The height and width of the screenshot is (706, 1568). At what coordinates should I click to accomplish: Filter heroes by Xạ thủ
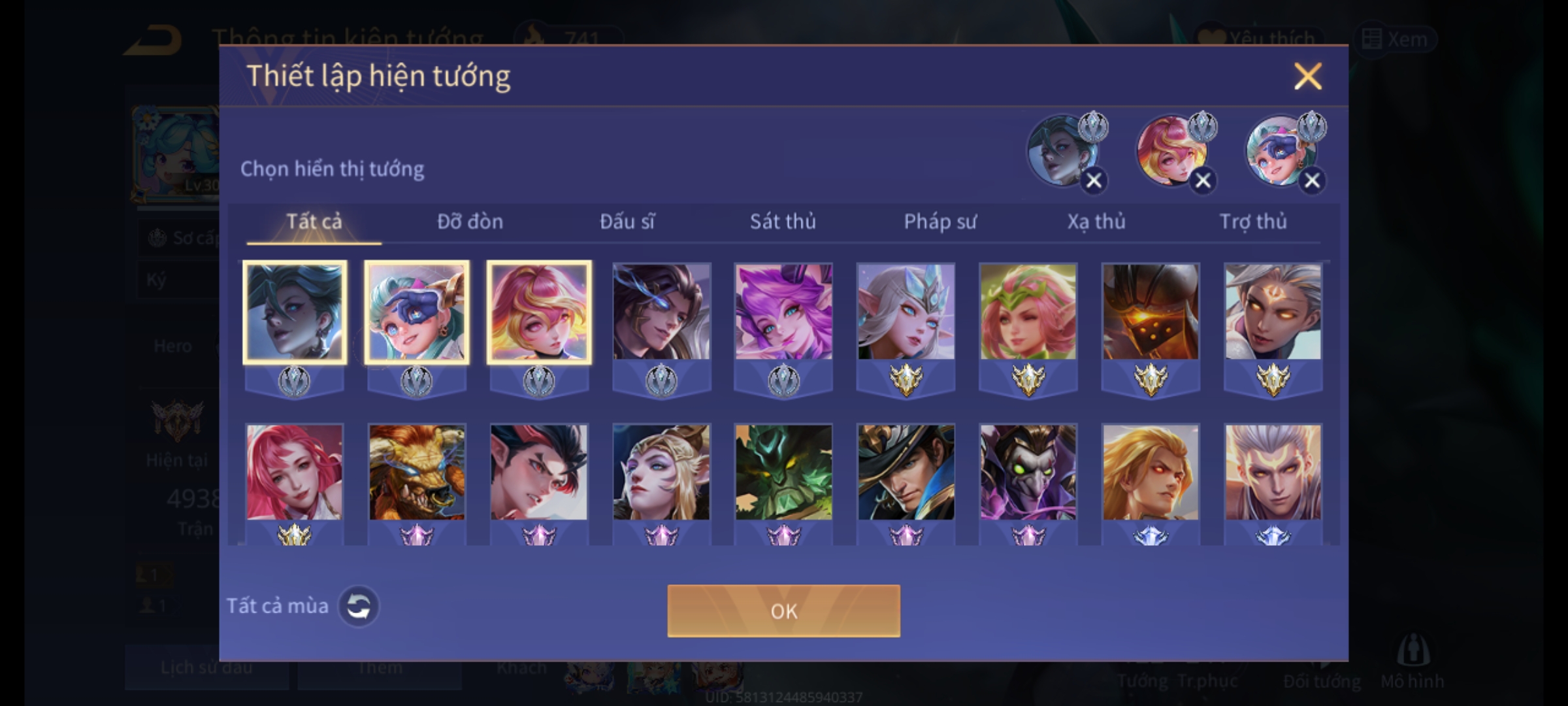(1096, 222)
